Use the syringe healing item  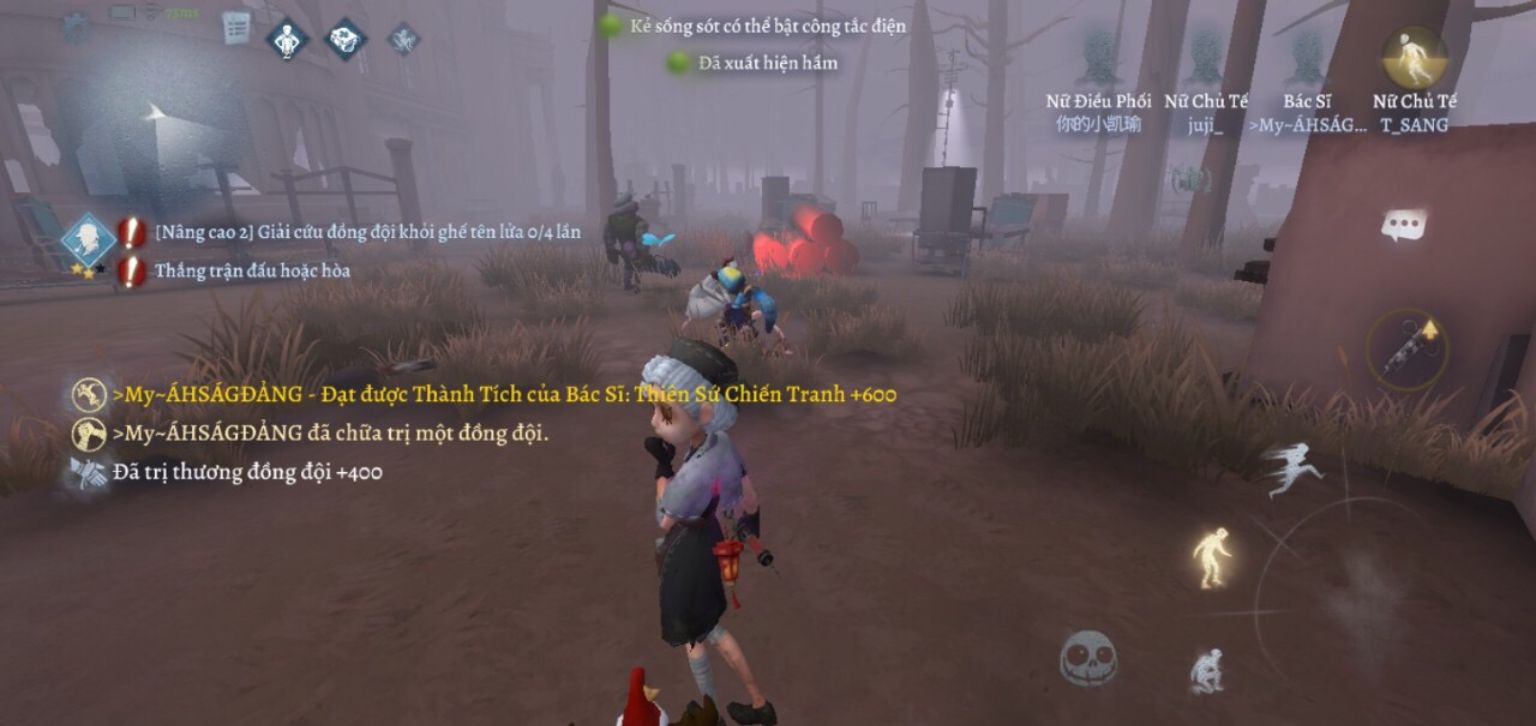[x=1407, y=349]
